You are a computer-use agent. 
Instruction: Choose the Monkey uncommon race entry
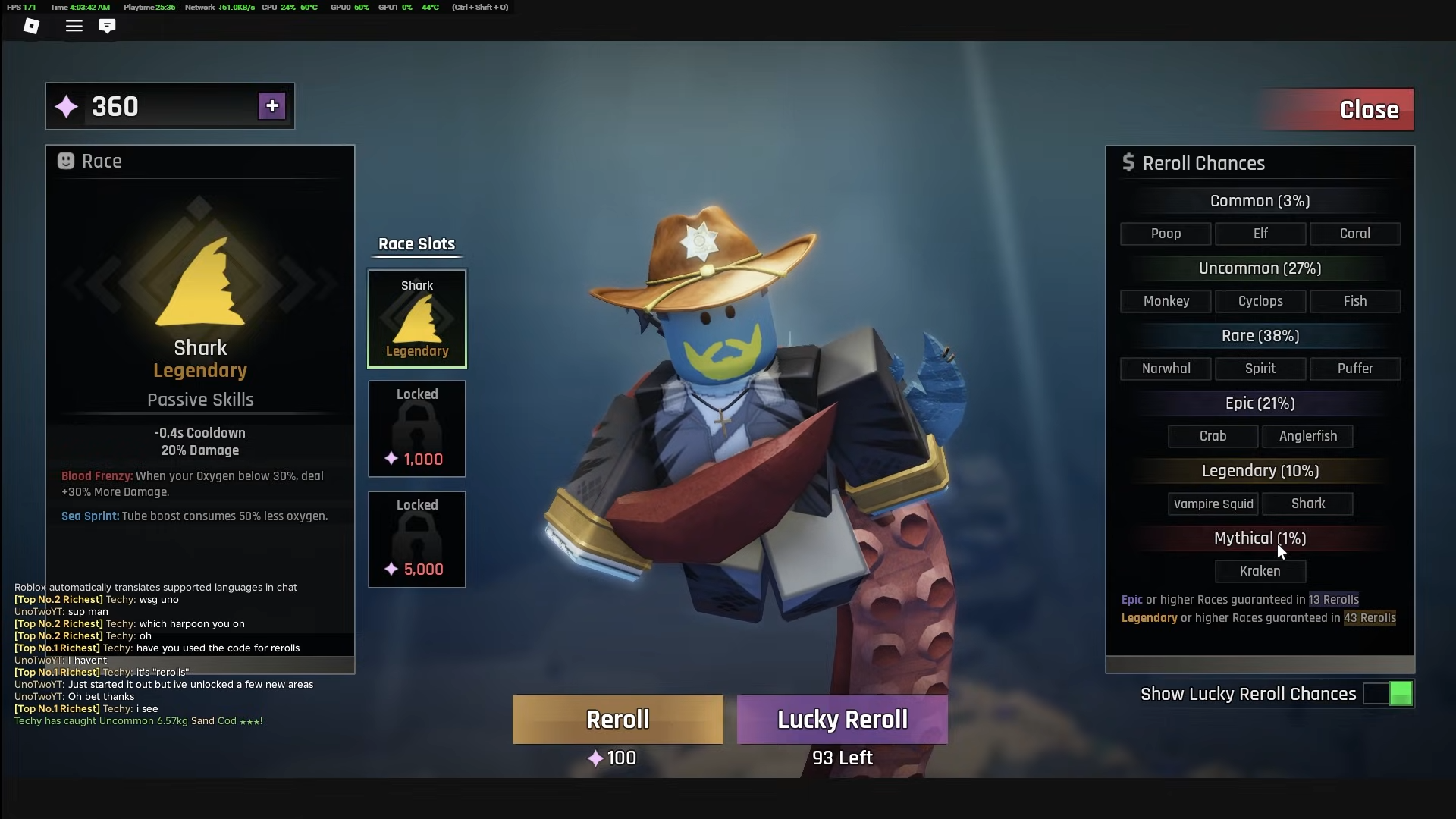[1166, 301]
